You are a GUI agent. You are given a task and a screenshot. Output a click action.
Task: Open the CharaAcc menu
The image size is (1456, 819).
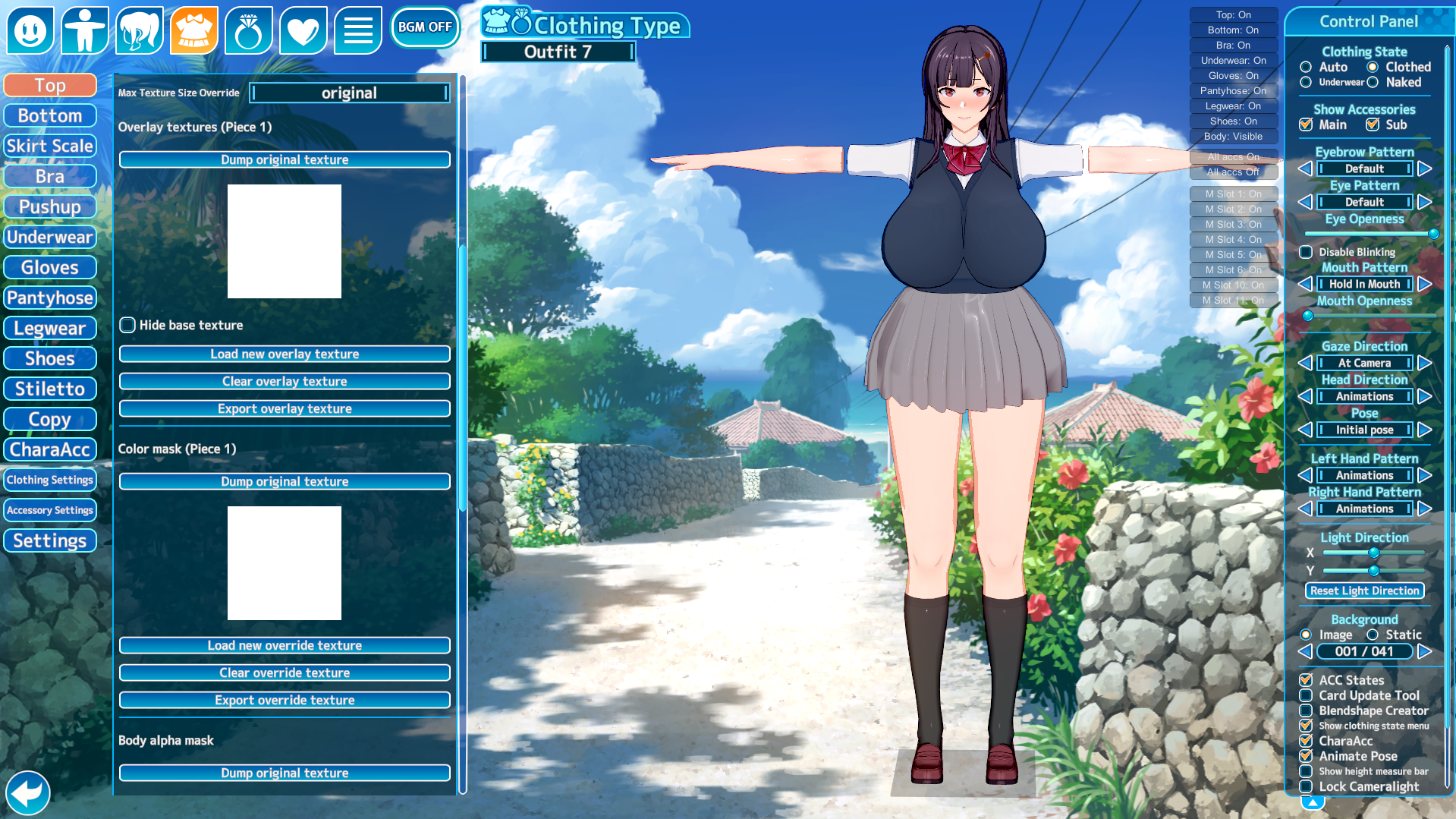click(x=50, y=449)
